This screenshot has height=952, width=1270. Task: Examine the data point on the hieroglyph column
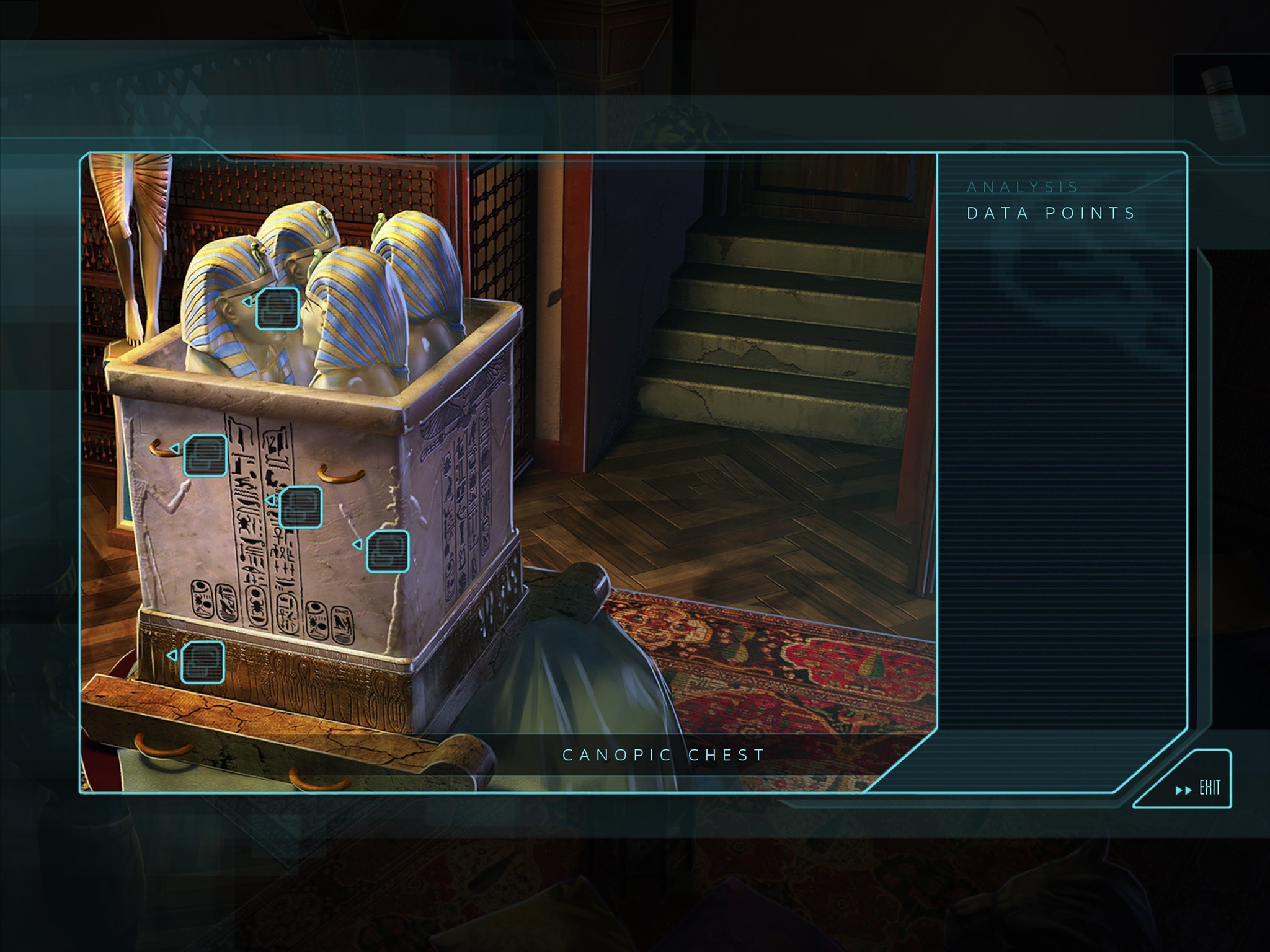[x=300, y=507]
